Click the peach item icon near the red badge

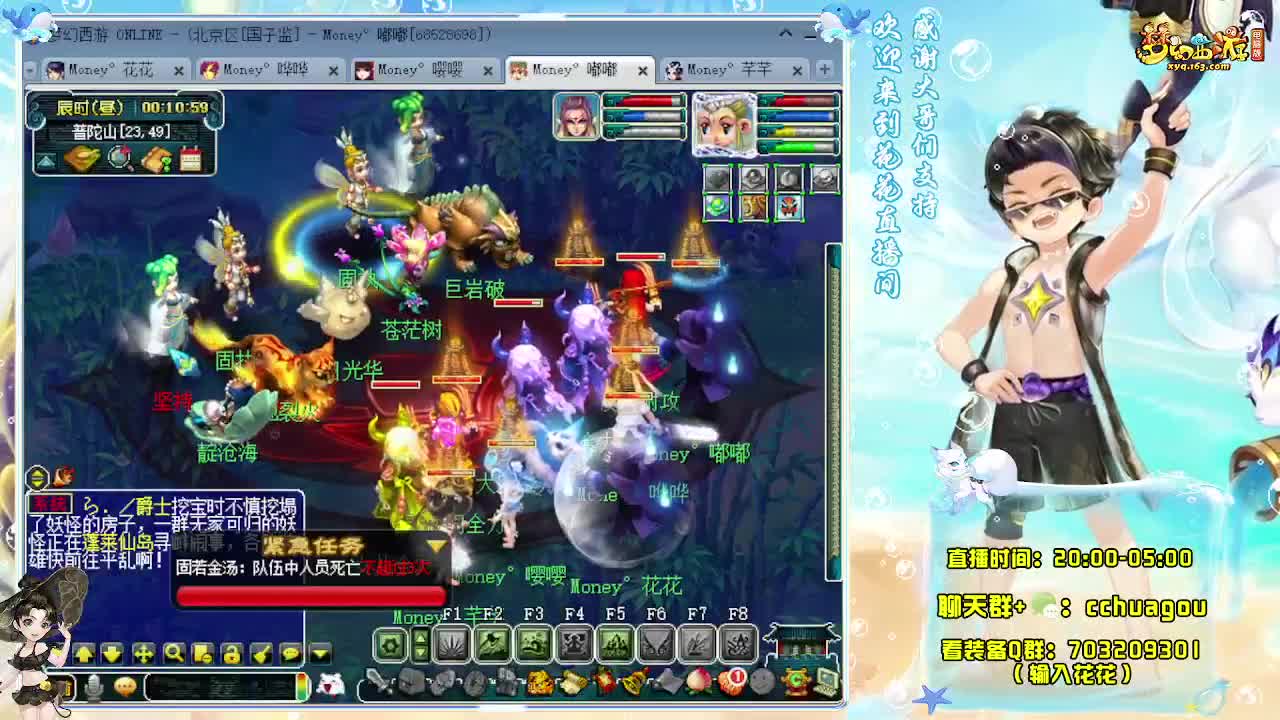click(x=697, y=682)
